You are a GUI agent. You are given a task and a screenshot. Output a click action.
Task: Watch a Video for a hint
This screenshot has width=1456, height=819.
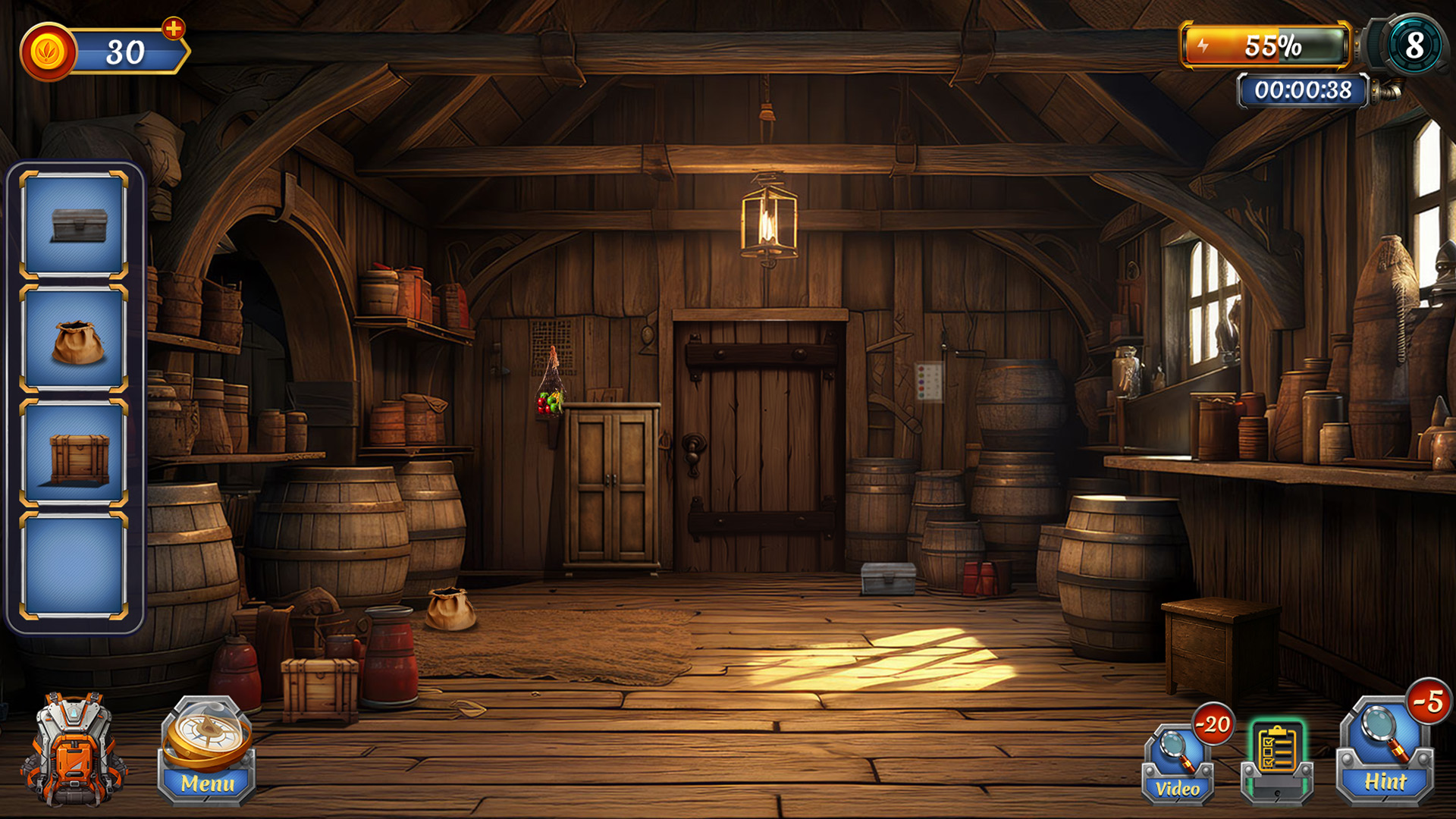tap(1178, 763)
